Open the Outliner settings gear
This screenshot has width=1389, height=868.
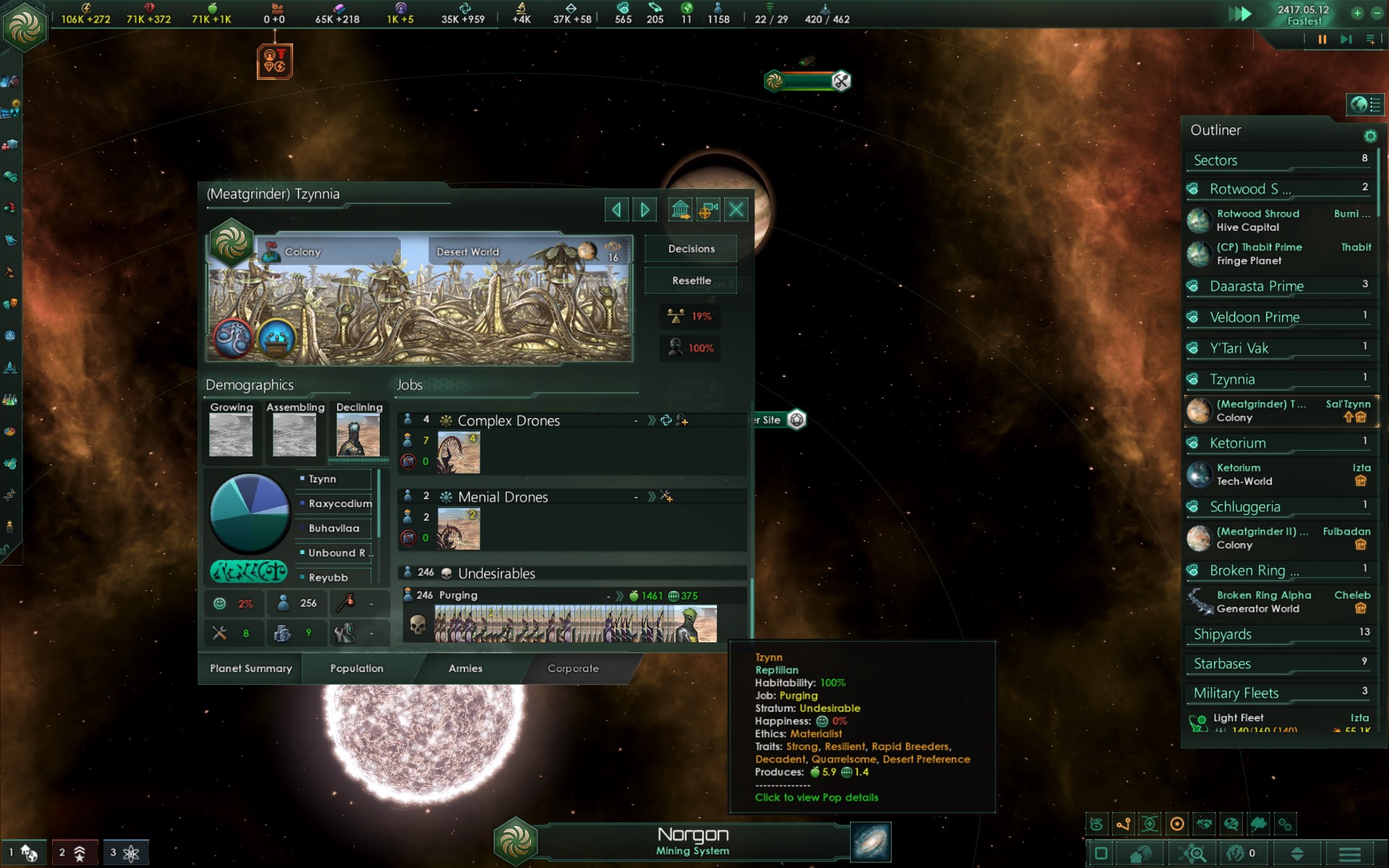1370,136
